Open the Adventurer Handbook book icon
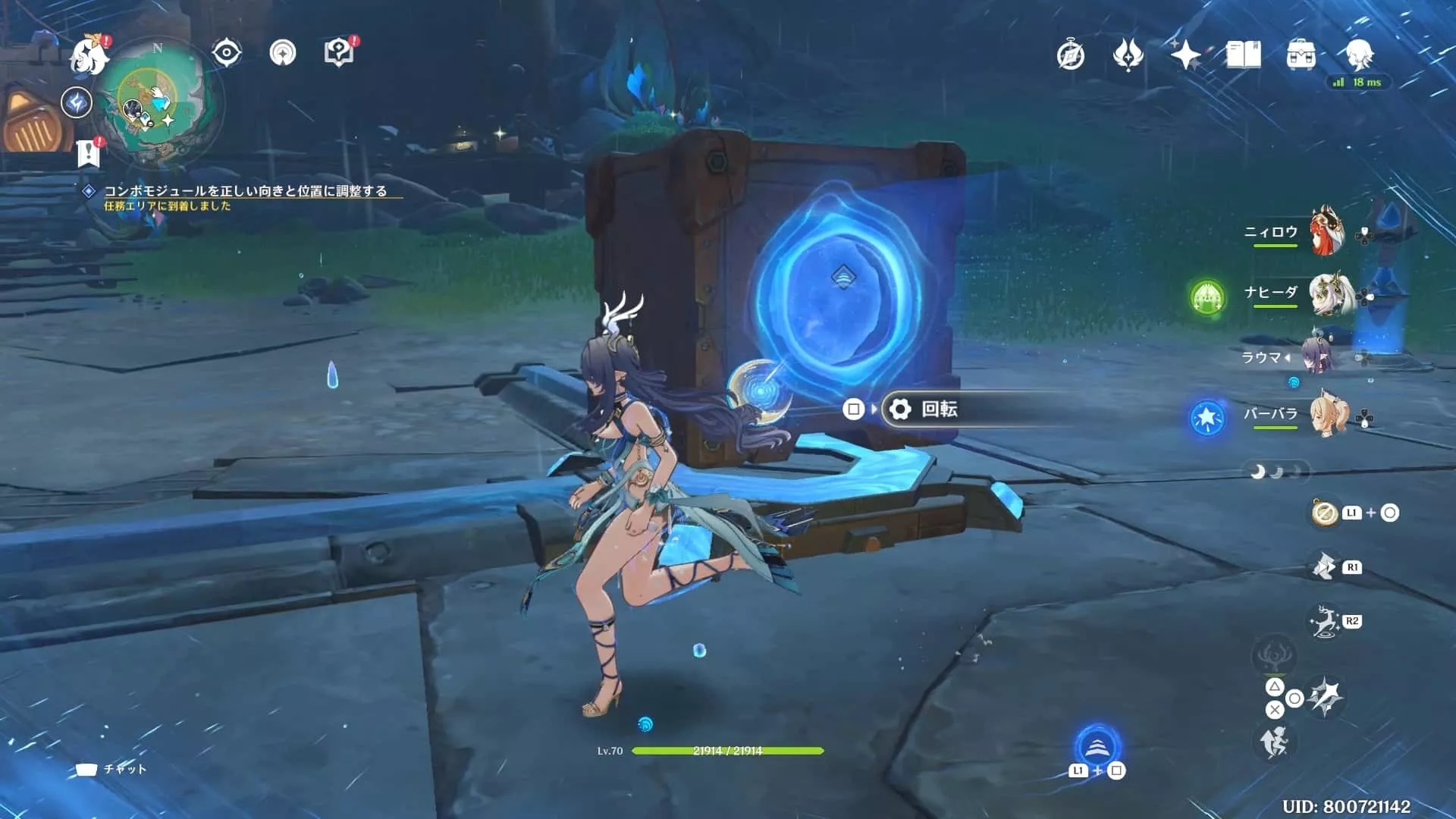 [1242, 55]
